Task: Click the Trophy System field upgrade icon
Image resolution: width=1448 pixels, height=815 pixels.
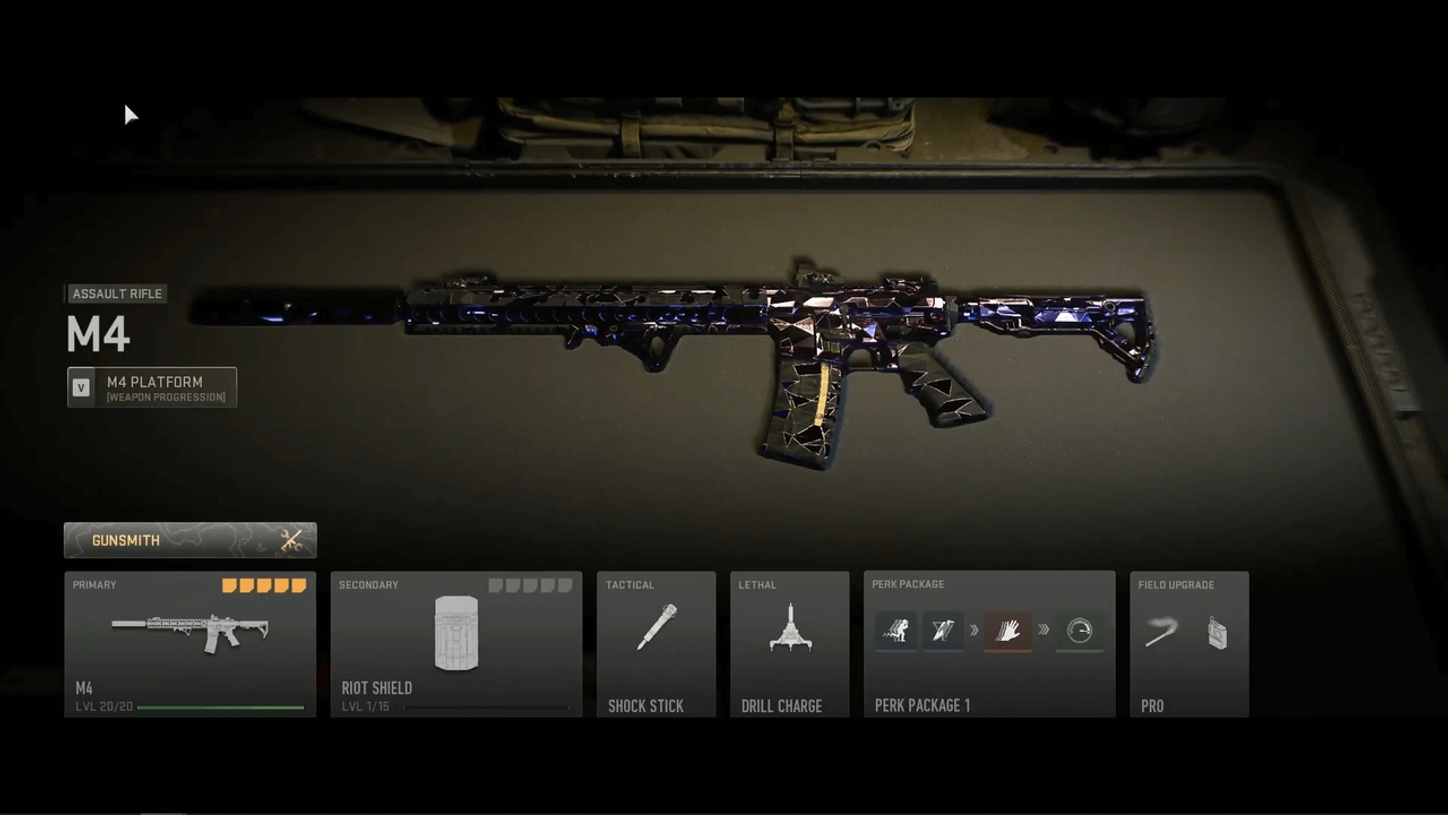Action: [1218, 631]
